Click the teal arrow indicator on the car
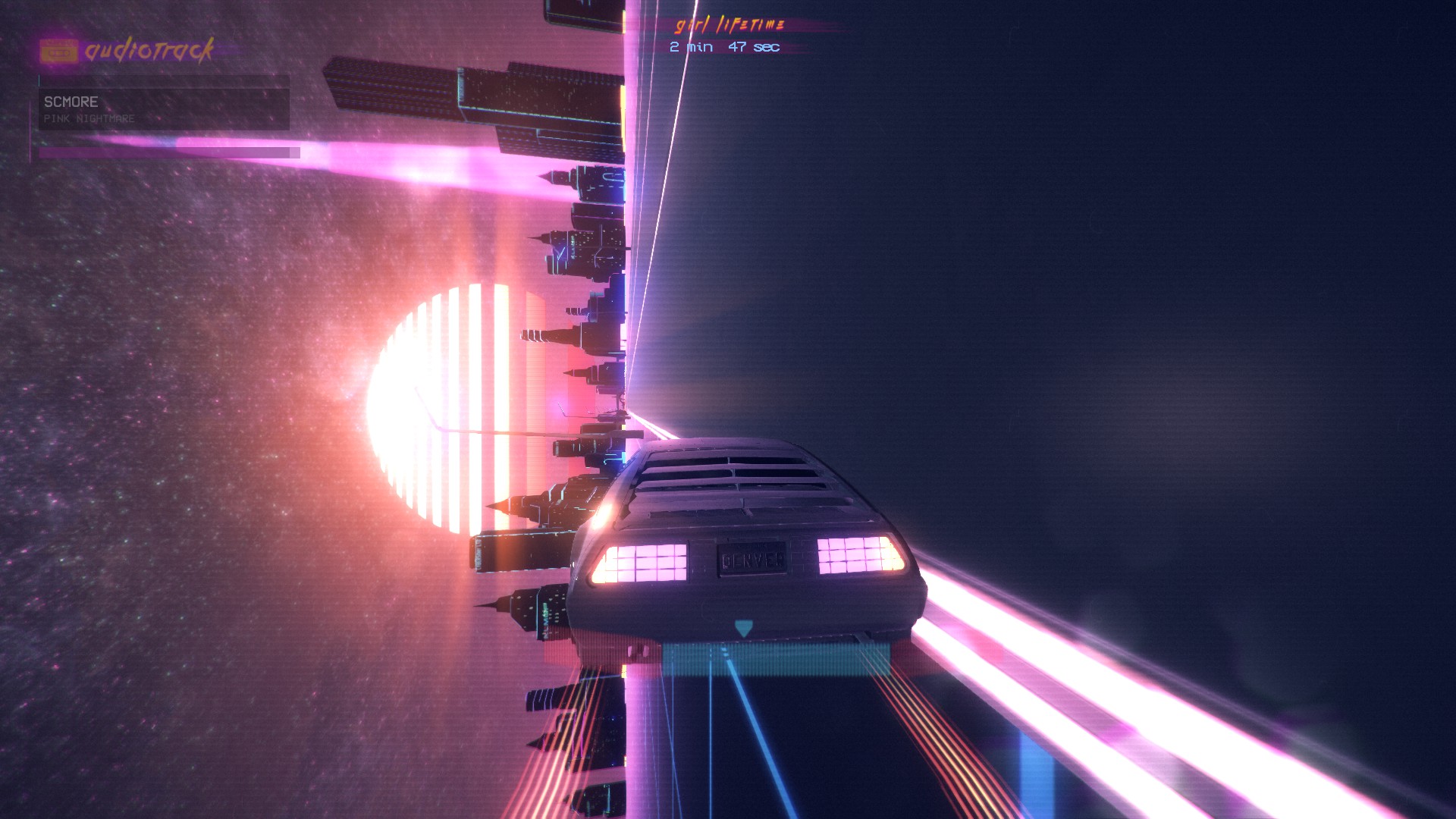Image resolution: width=1456 pixels, height=819 pixels. 744,628
